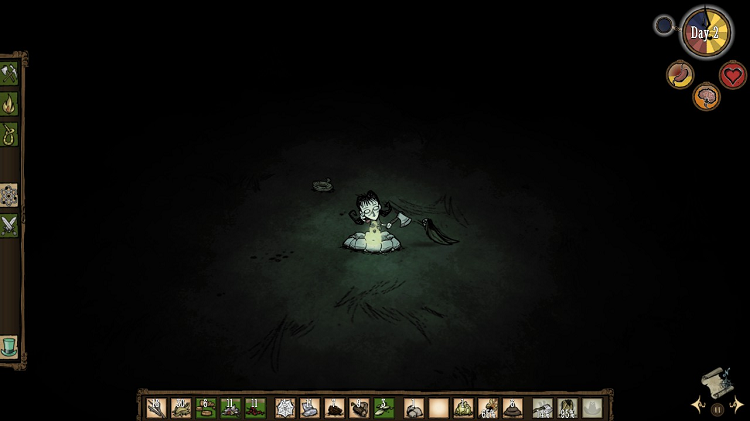Open the Fire crafting tab

(x=9, y=104)
